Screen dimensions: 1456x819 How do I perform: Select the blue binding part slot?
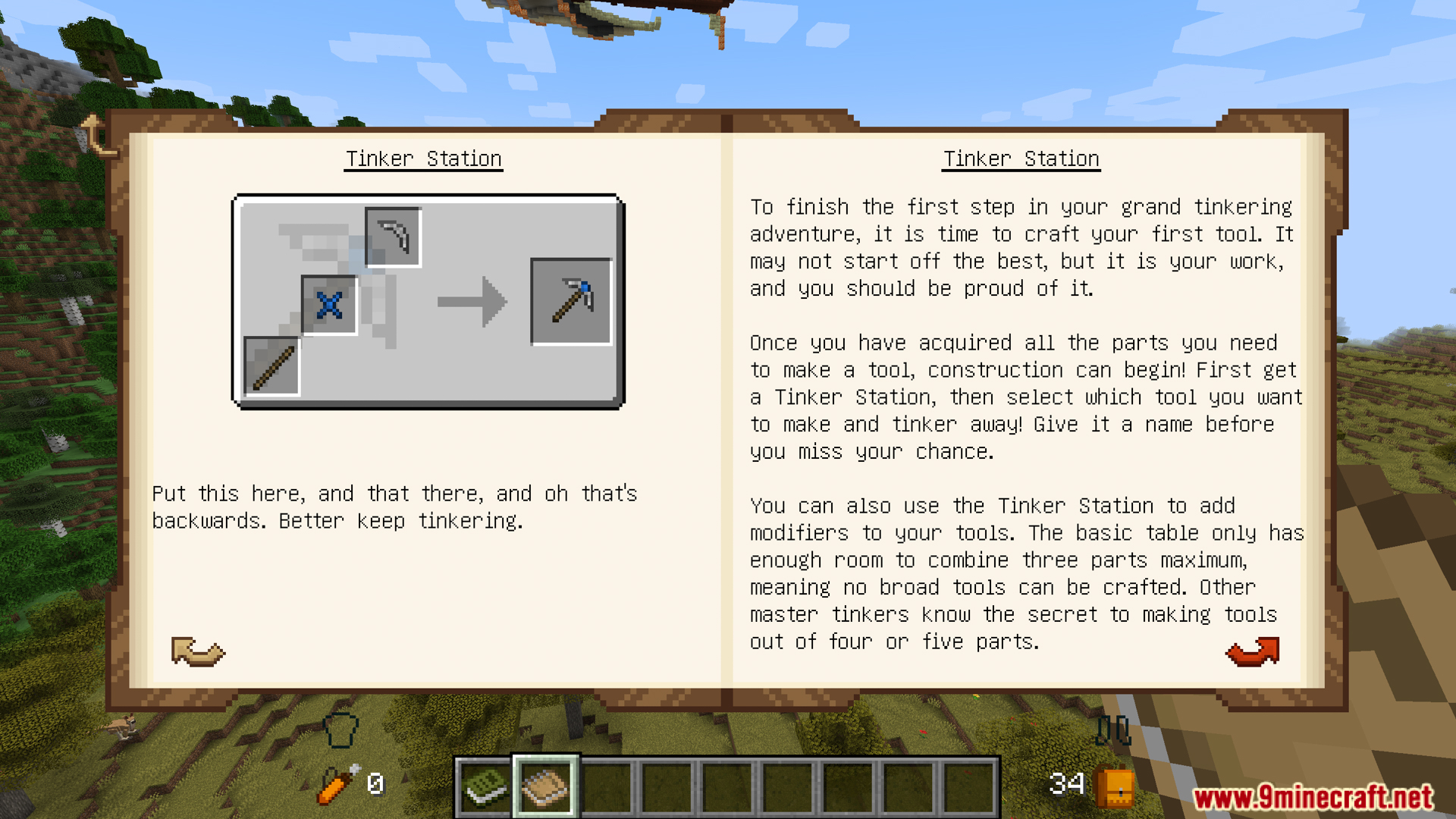pyautogui.click(x=329, y=305)
